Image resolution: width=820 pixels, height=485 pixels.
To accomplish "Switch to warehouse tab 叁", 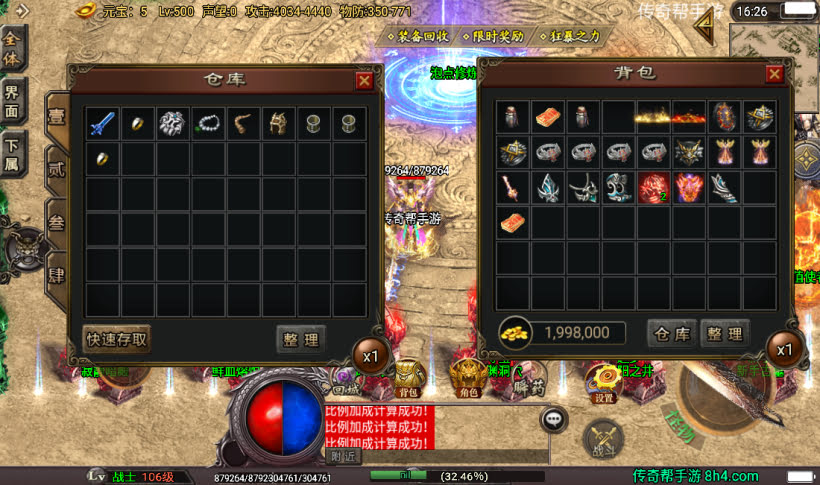I will pyautogui.click(x=57, y=222).
